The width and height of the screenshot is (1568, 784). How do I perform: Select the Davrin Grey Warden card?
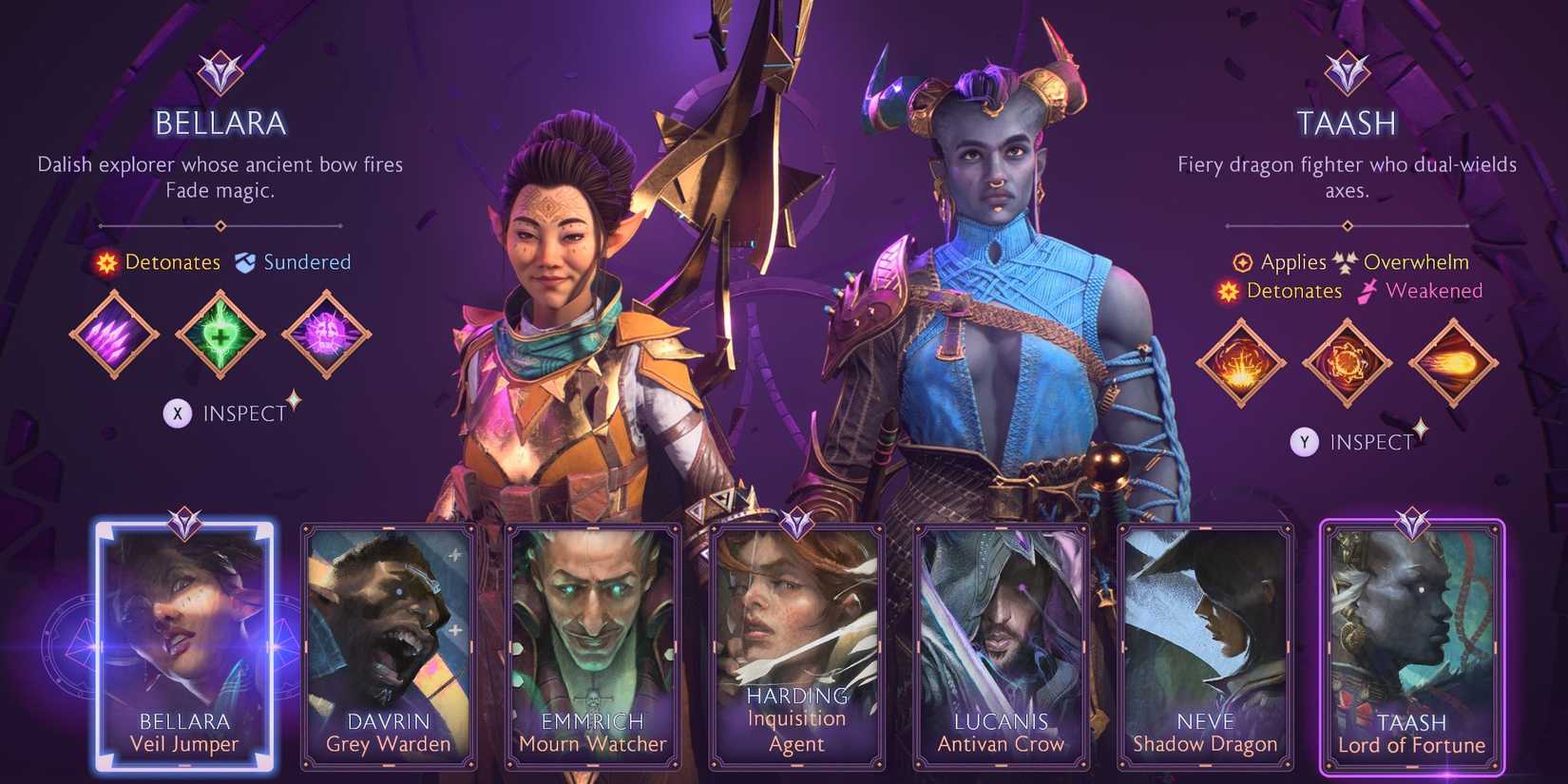click(388, 646)
